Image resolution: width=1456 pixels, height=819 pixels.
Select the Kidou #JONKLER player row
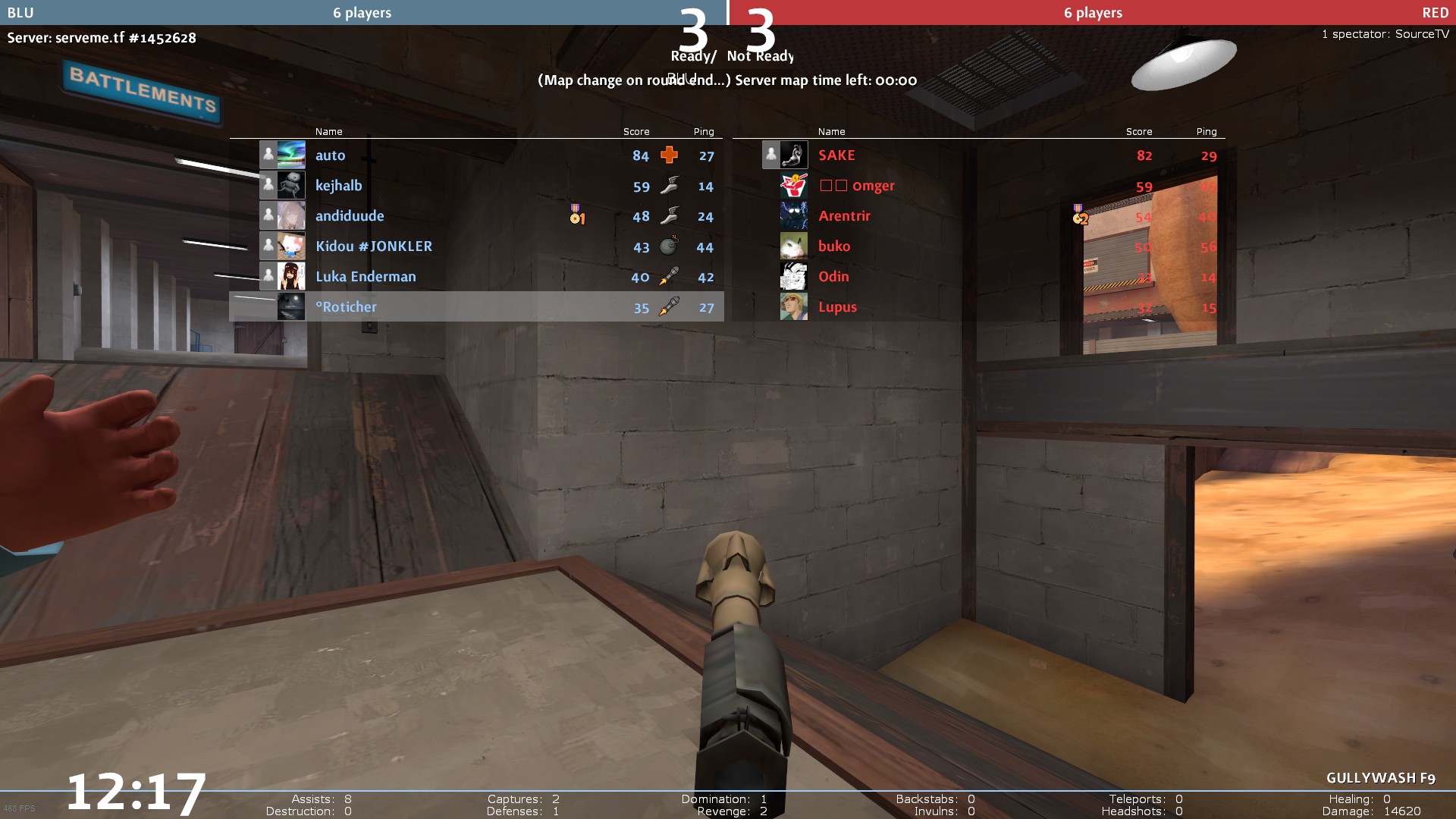(x=374, y=246)
